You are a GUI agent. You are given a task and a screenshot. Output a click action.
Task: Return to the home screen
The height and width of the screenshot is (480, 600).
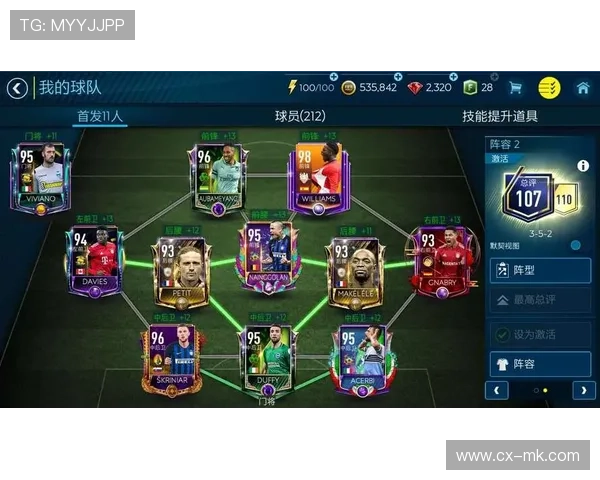point(583,88)
